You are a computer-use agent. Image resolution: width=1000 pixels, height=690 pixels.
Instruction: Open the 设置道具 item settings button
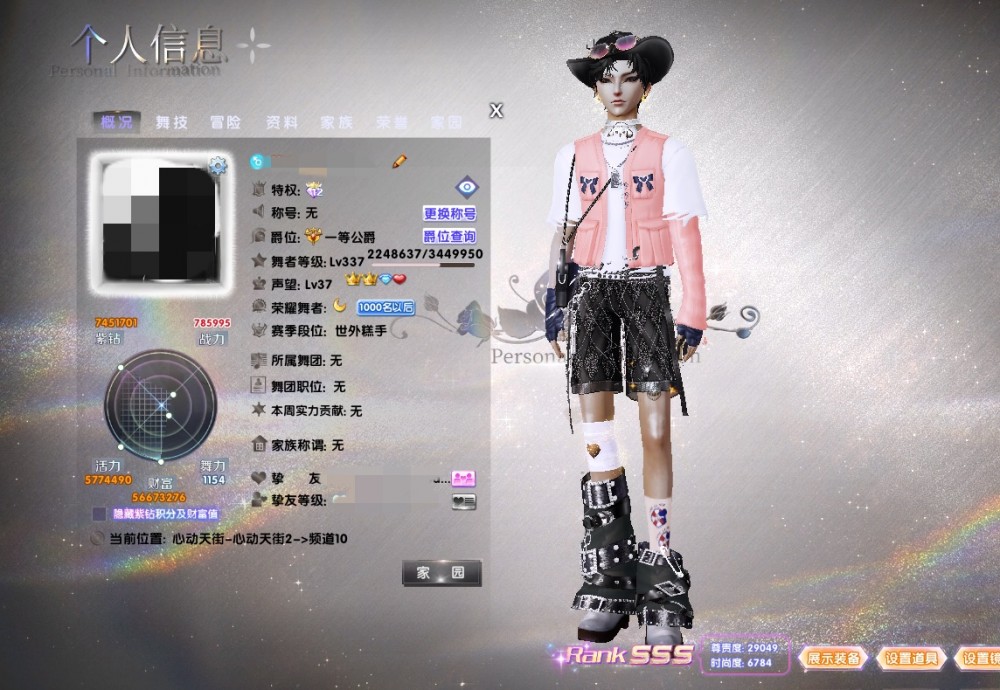[x=911, y=658]
